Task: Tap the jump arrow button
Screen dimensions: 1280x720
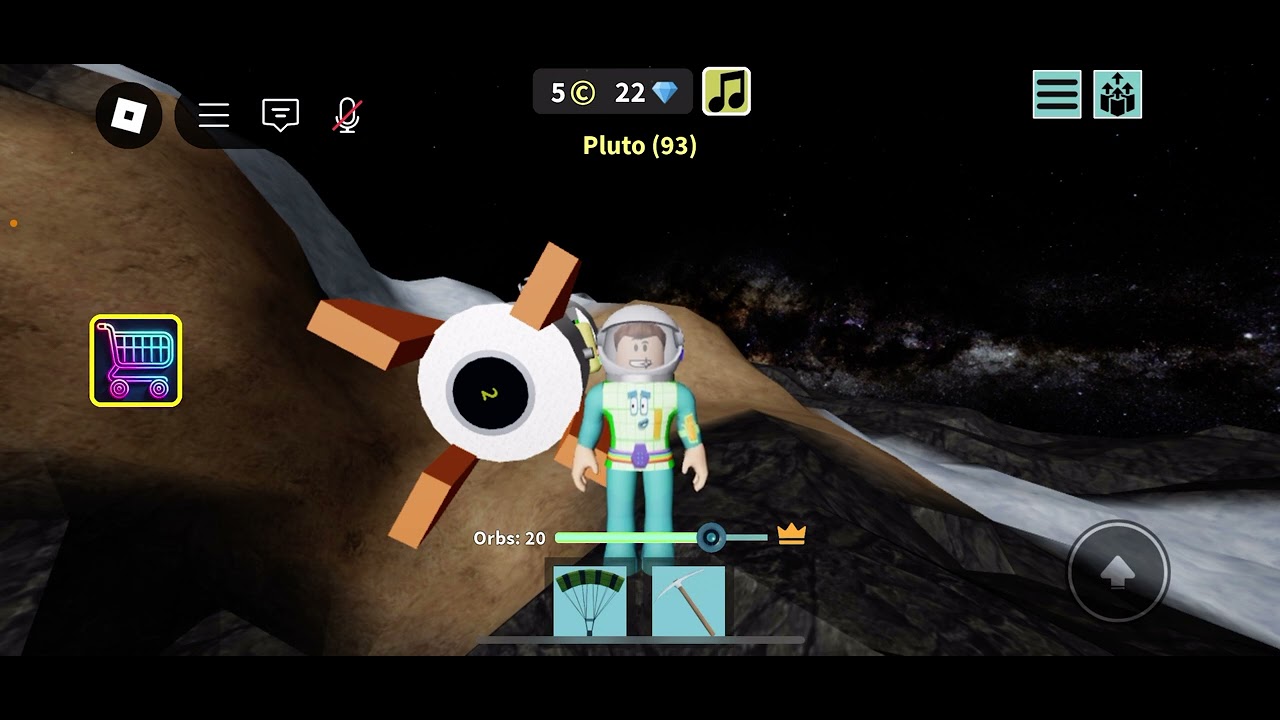Action: point(1118,572)
